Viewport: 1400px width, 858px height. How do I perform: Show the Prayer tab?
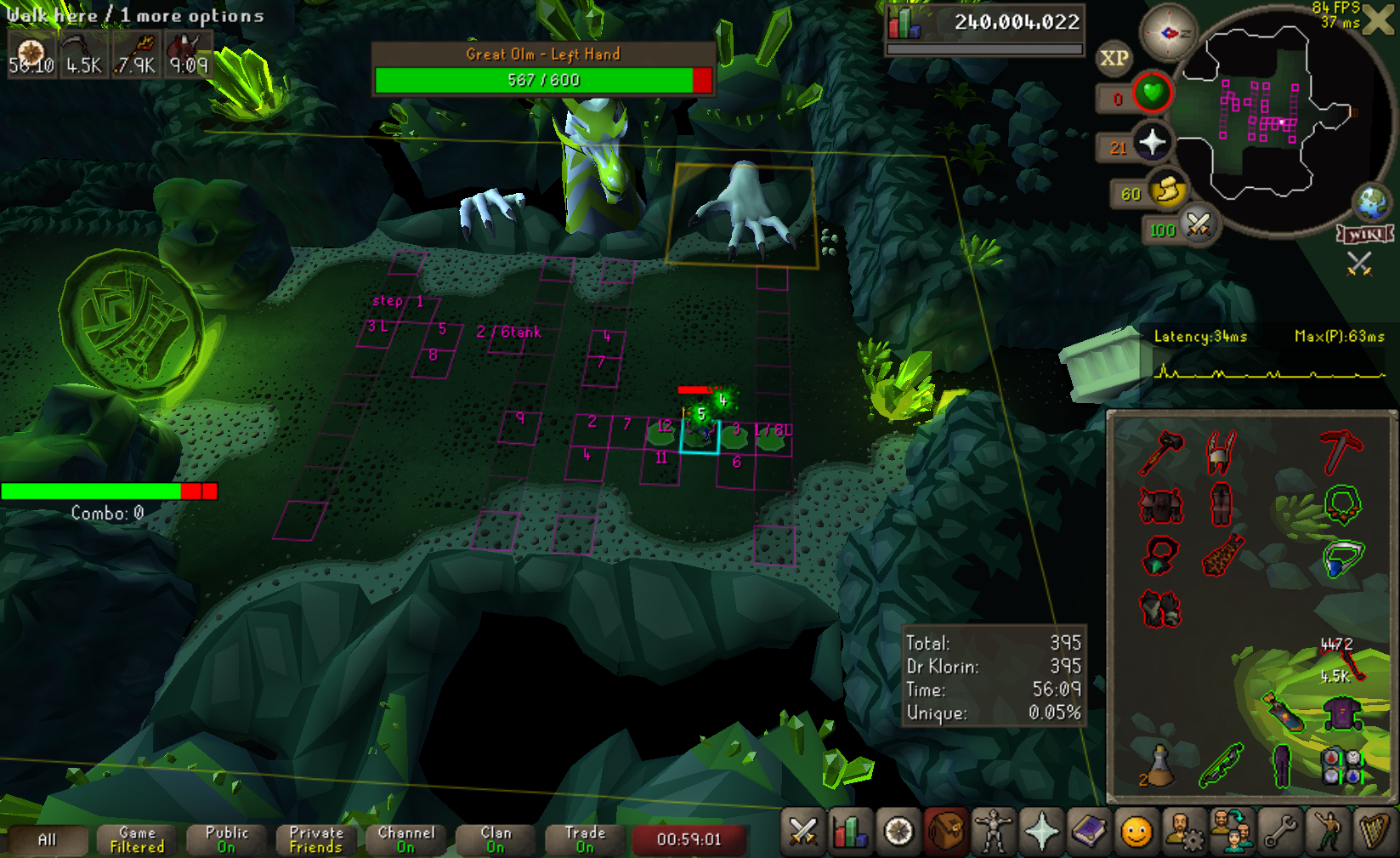(1041, 832)
